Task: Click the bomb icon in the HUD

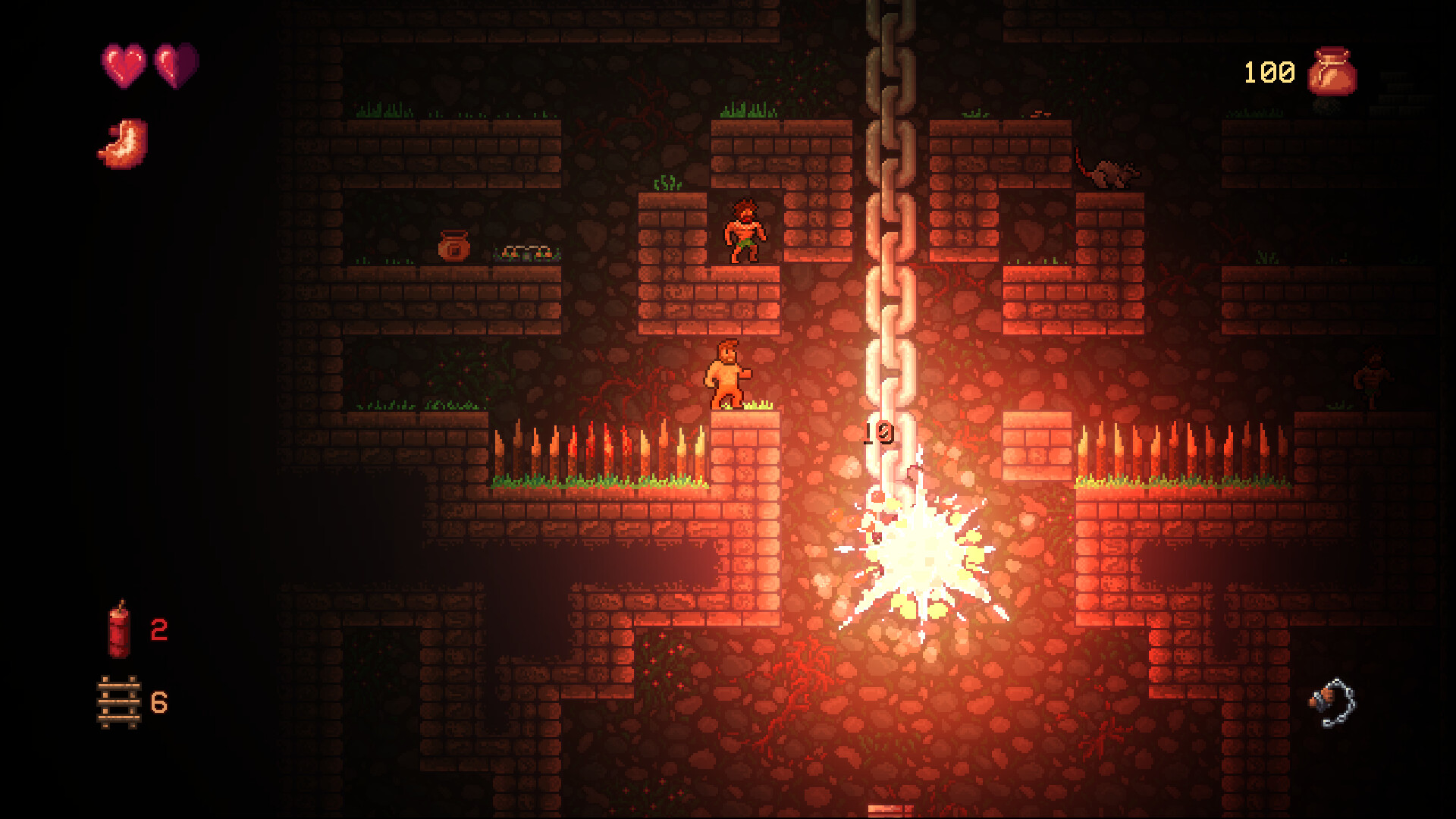Action: click(118, 633)
